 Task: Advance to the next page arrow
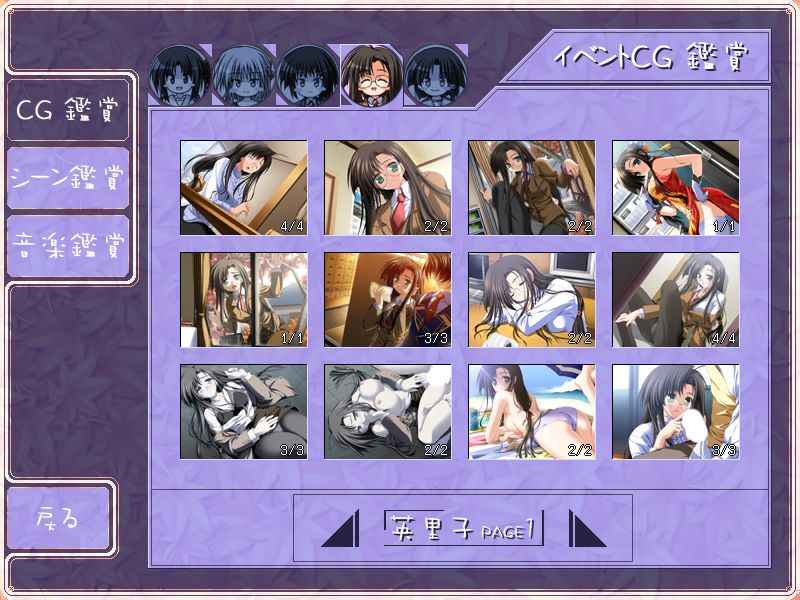pos(587,528)
